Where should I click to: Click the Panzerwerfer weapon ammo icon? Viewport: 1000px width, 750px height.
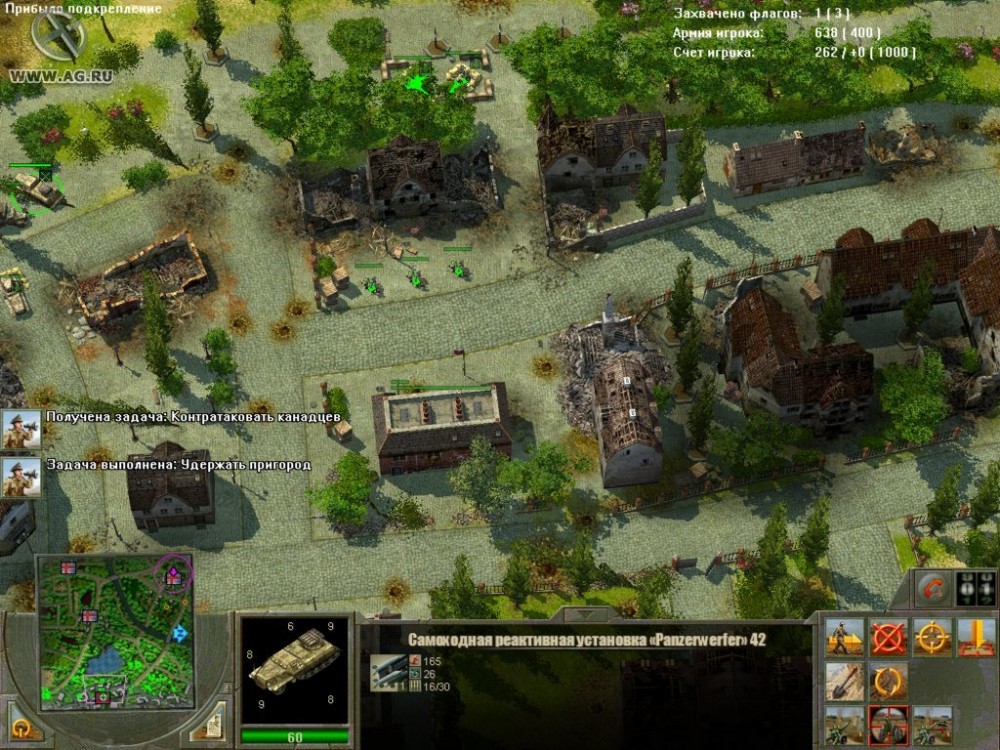(x=386, y=671)
